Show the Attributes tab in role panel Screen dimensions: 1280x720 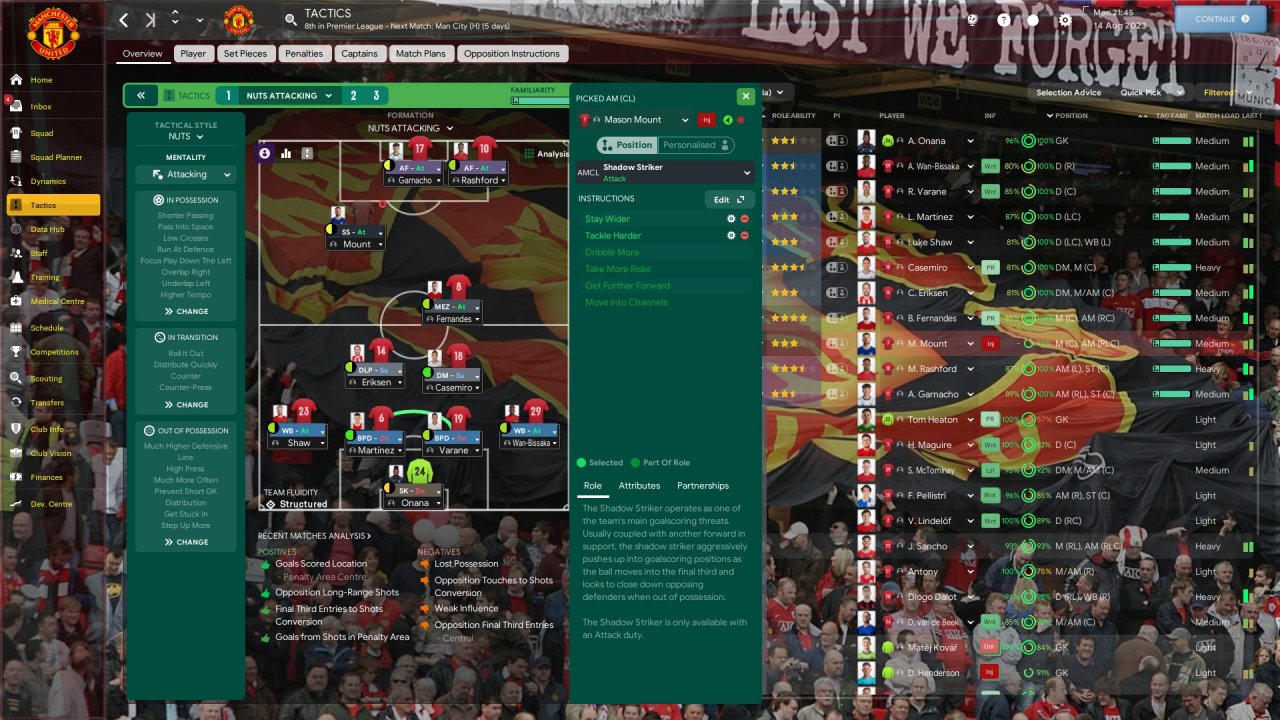pos(639,486)
